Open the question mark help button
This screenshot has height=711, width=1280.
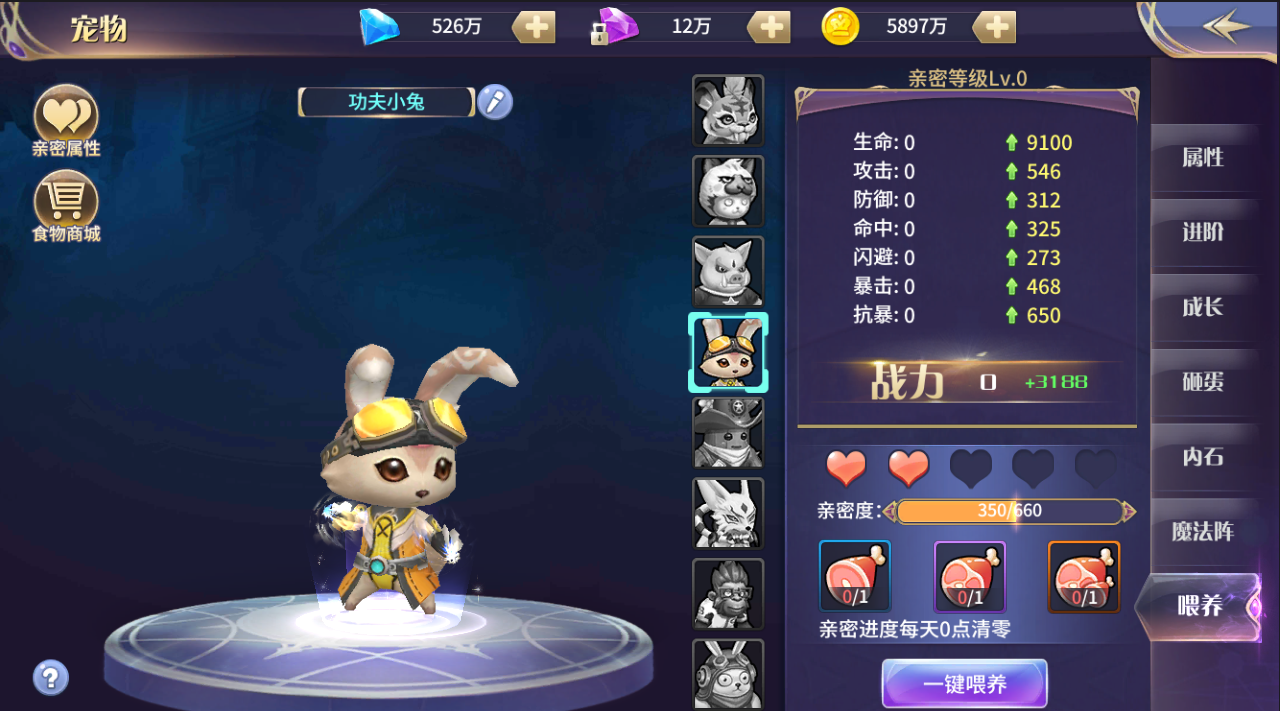[x=51, y=677]
